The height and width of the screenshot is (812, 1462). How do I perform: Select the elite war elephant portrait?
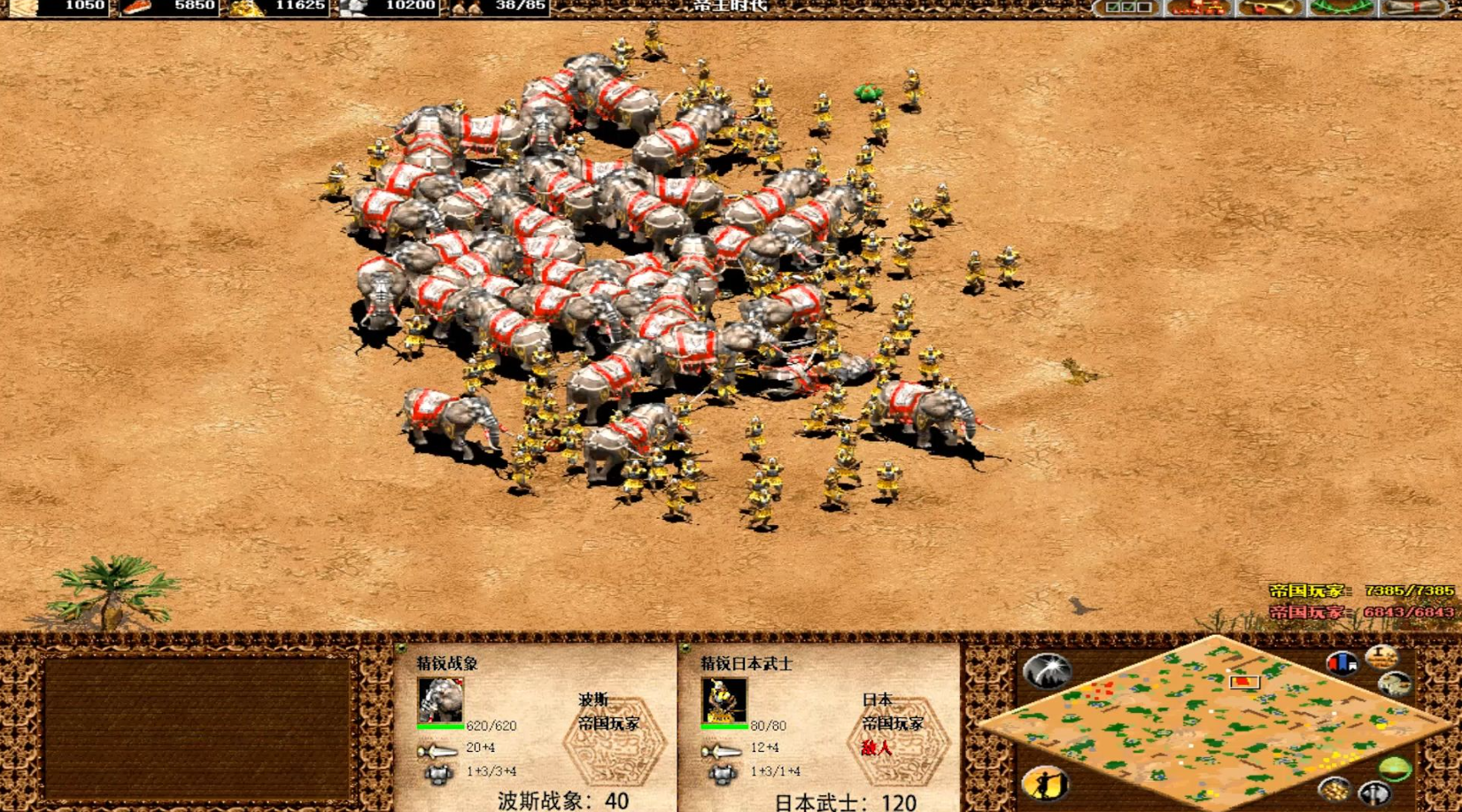click(440, 700)
